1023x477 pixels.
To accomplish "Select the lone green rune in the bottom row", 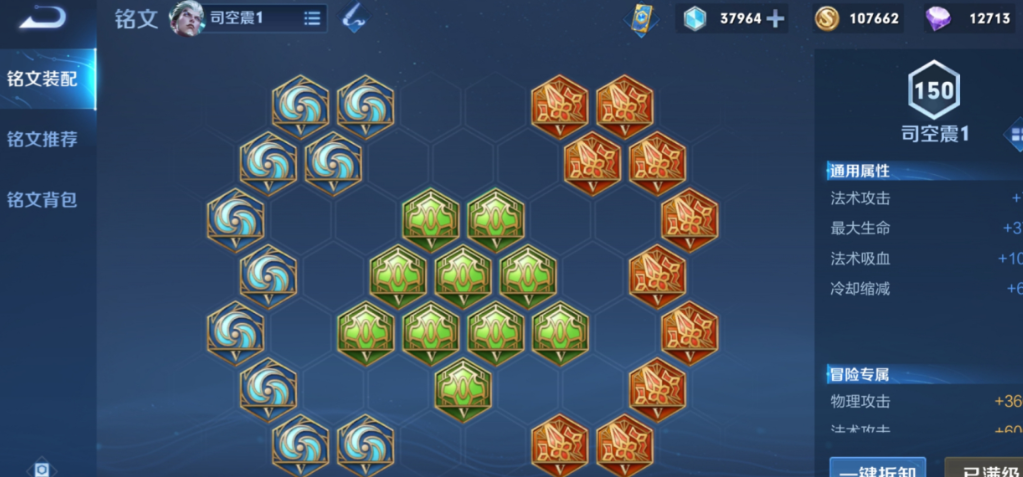I will 463,387.
